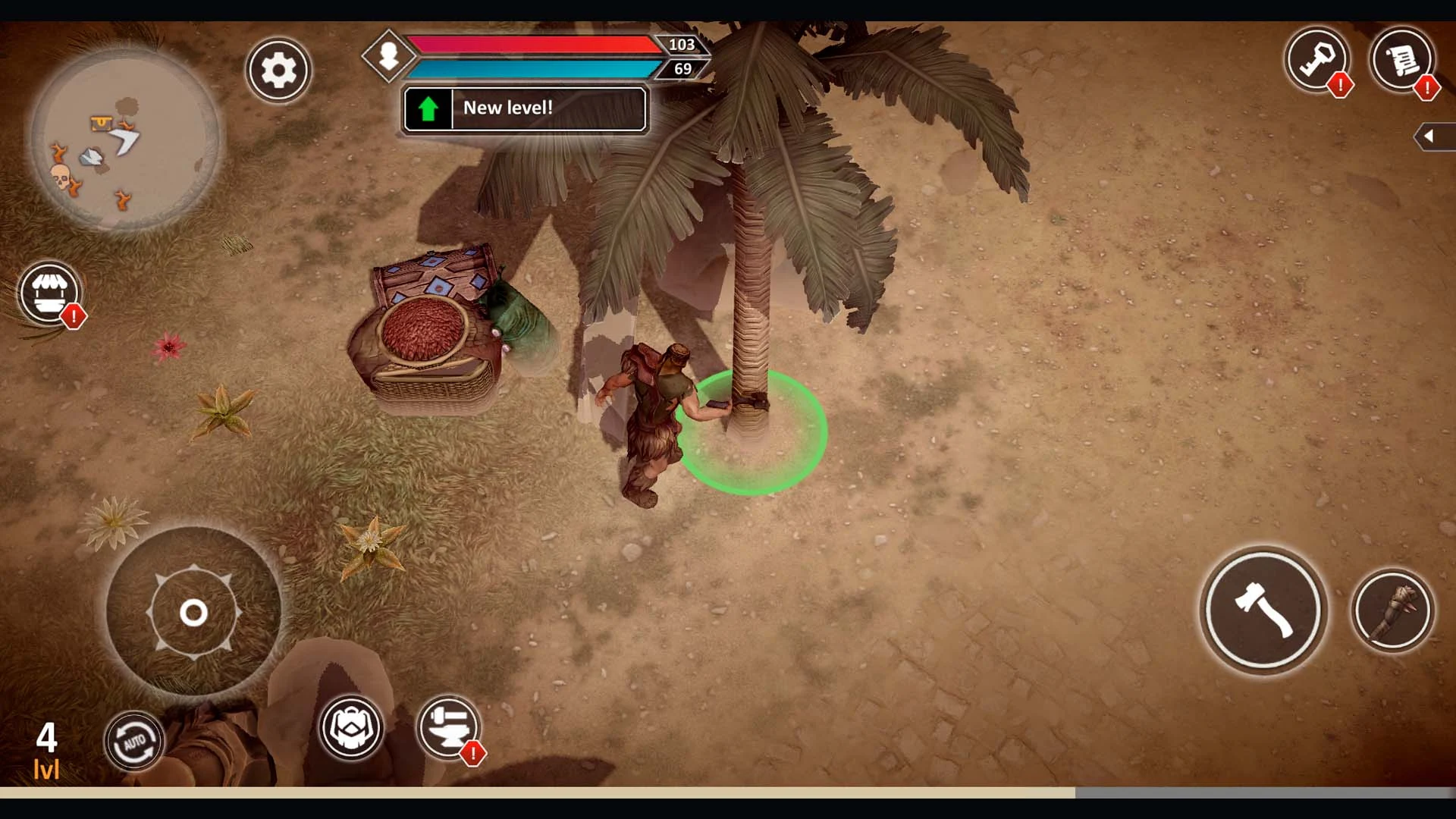Toggle the AUTO mode button
The width and height of the screenshot is (1456, 819).
[133, 741]
